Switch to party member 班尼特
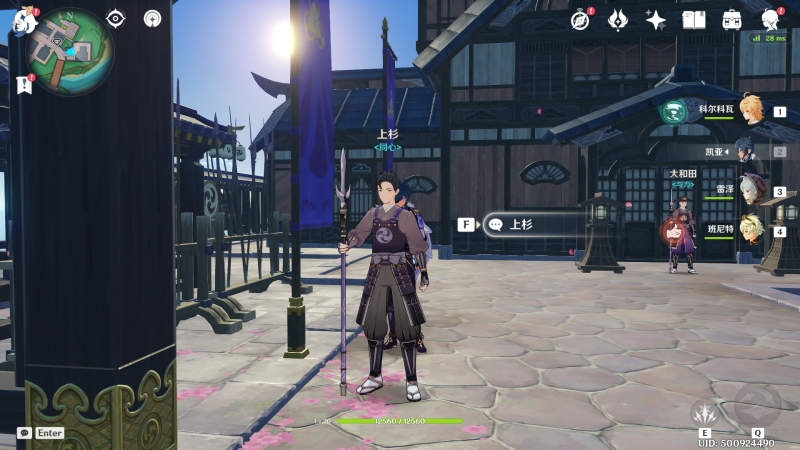Viewport: 800px width, 450px height. tap(752, 231)
